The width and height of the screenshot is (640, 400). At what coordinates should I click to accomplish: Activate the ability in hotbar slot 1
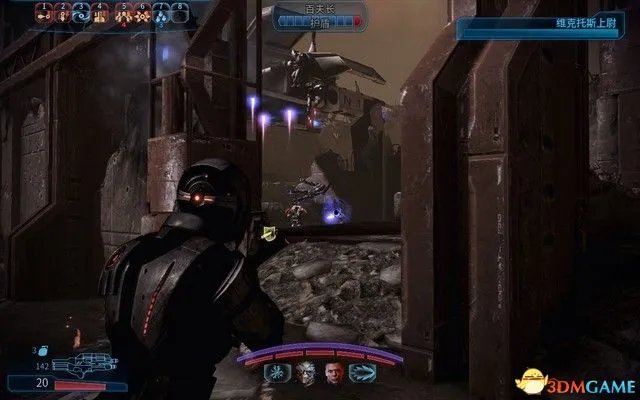45,14
